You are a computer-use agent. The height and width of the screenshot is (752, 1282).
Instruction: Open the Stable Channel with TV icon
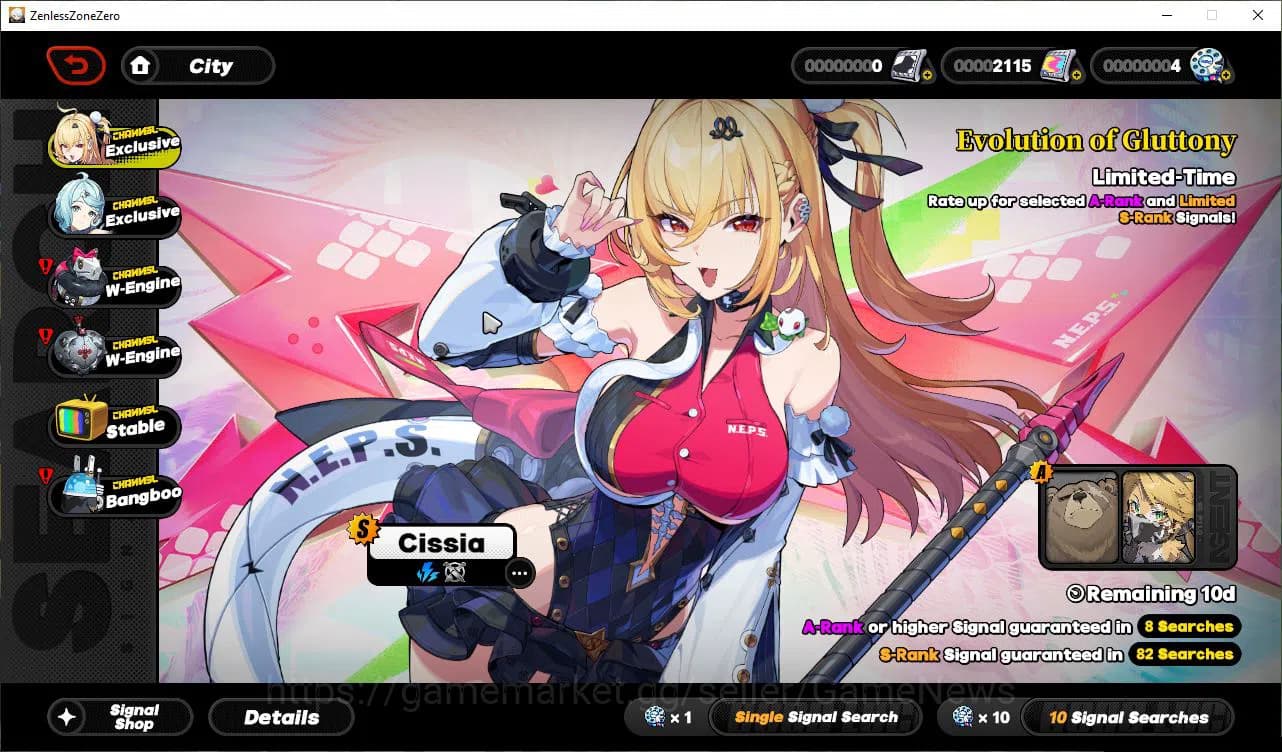pos(113,422)
